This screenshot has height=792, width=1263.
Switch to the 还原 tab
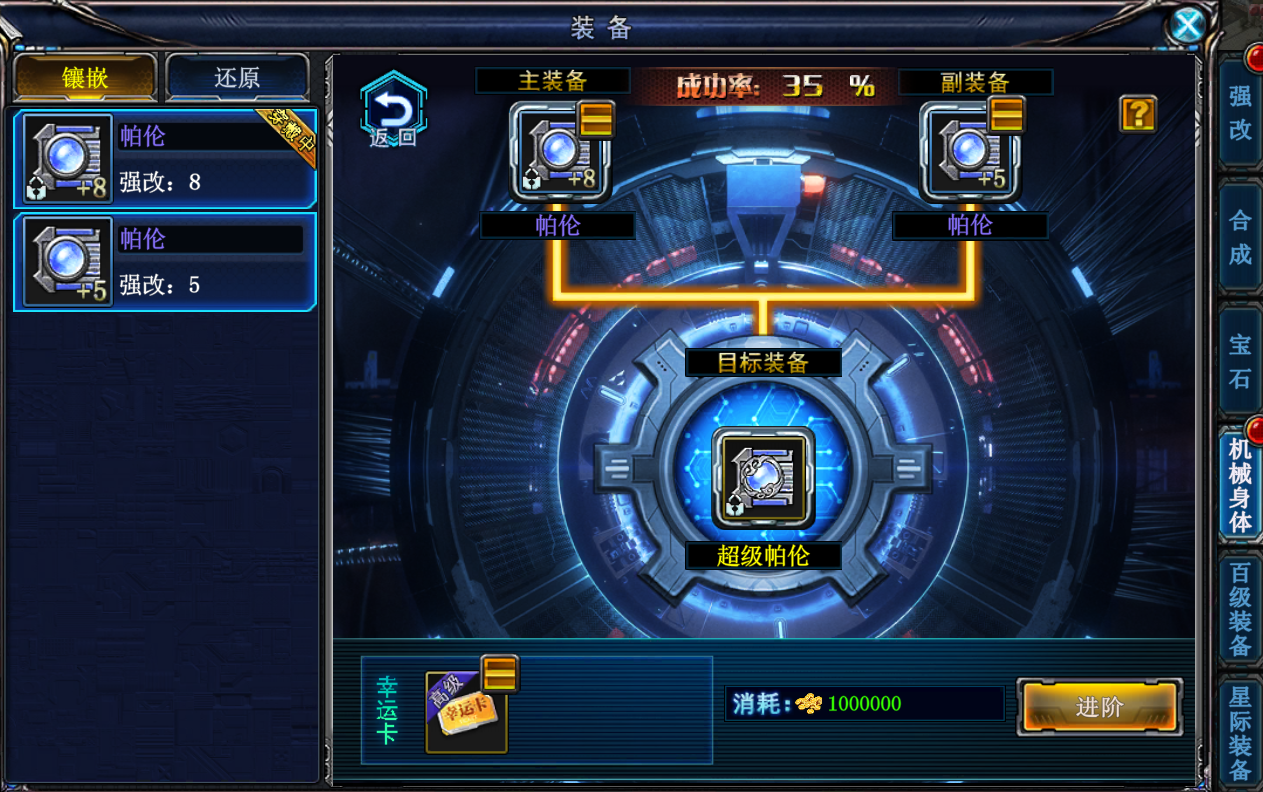(x=237, y=78)
